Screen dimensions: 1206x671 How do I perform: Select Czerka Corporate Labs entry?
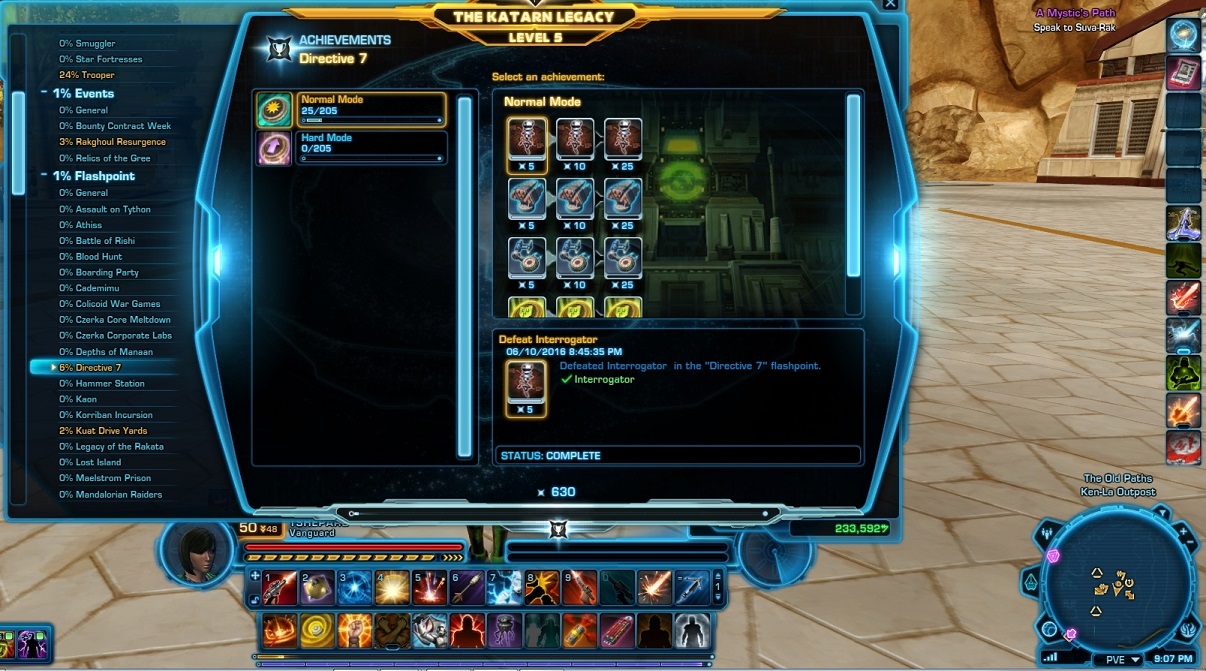coord(123,336)
